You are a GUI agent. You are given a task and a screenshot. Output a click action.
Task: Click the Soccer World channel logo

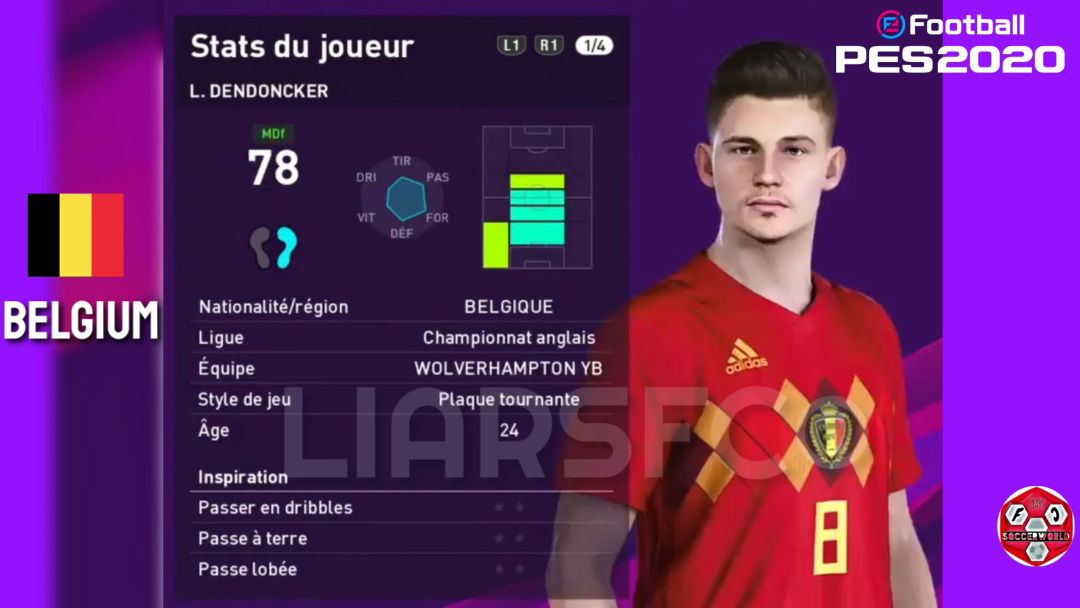[x=1035, y=527]
